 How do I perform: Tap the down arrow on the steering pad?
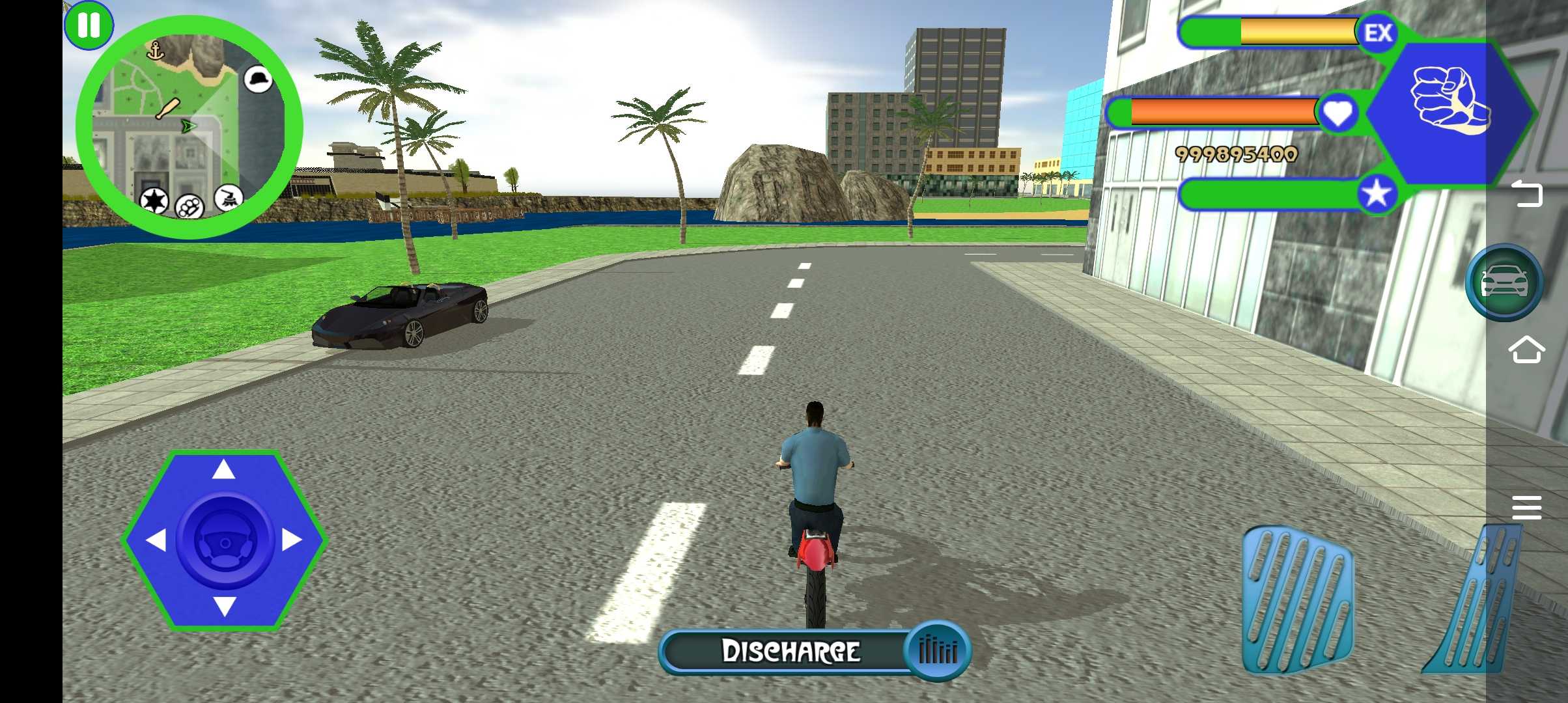pos(224,607)
